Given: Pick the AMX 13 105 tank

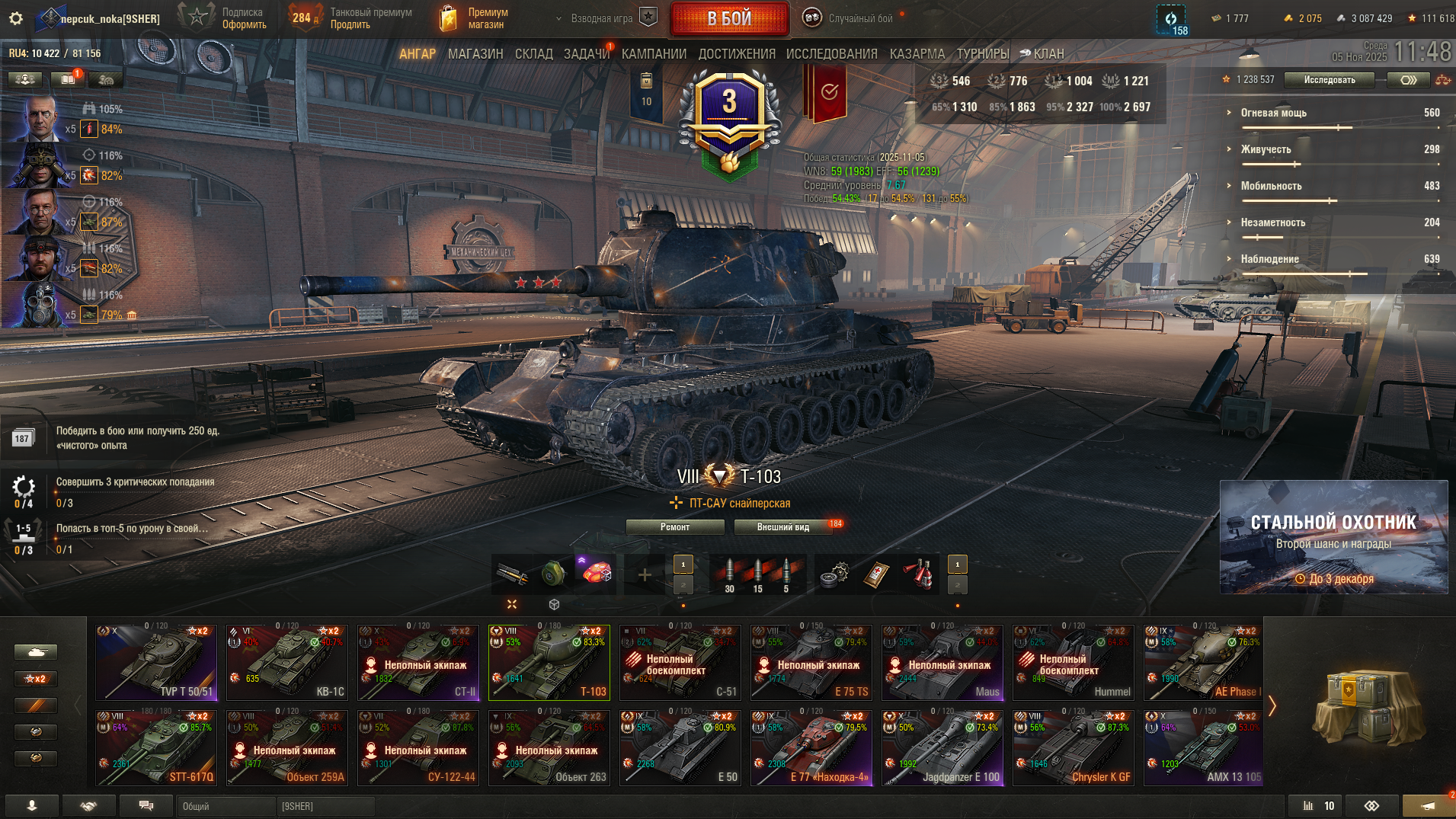Looking at the screenshot, I should [1203, 747].
